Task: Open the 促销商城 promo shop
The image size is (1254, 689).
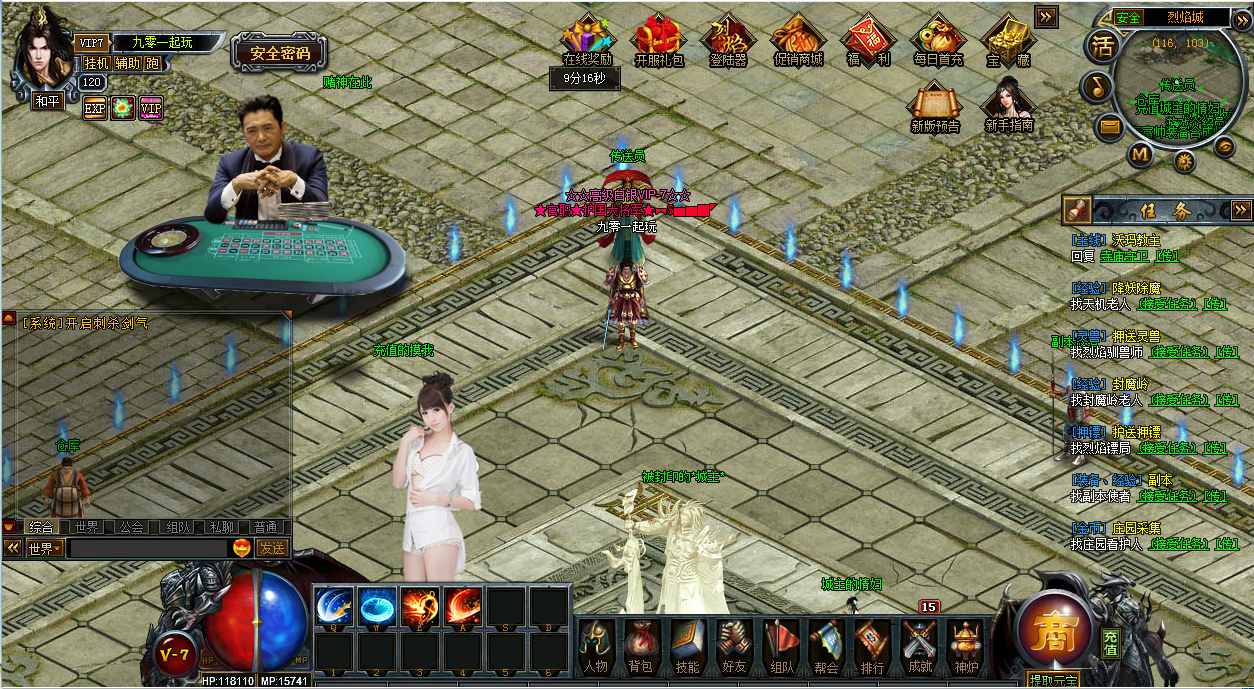Action: coord(798,41)
